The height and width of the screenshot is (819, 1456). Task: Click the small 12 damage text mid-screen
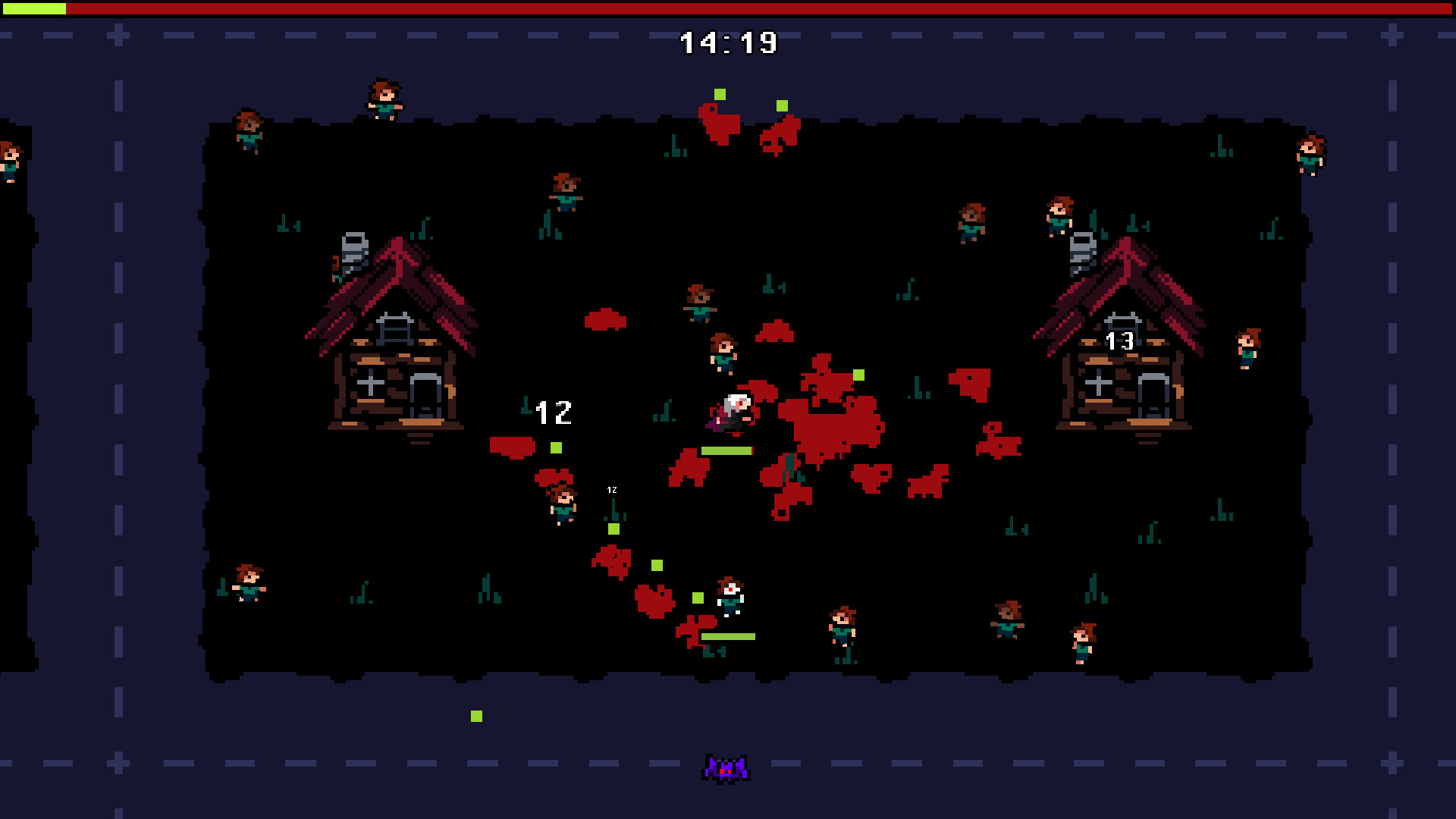pyautogui.click(x=611, y=490)
